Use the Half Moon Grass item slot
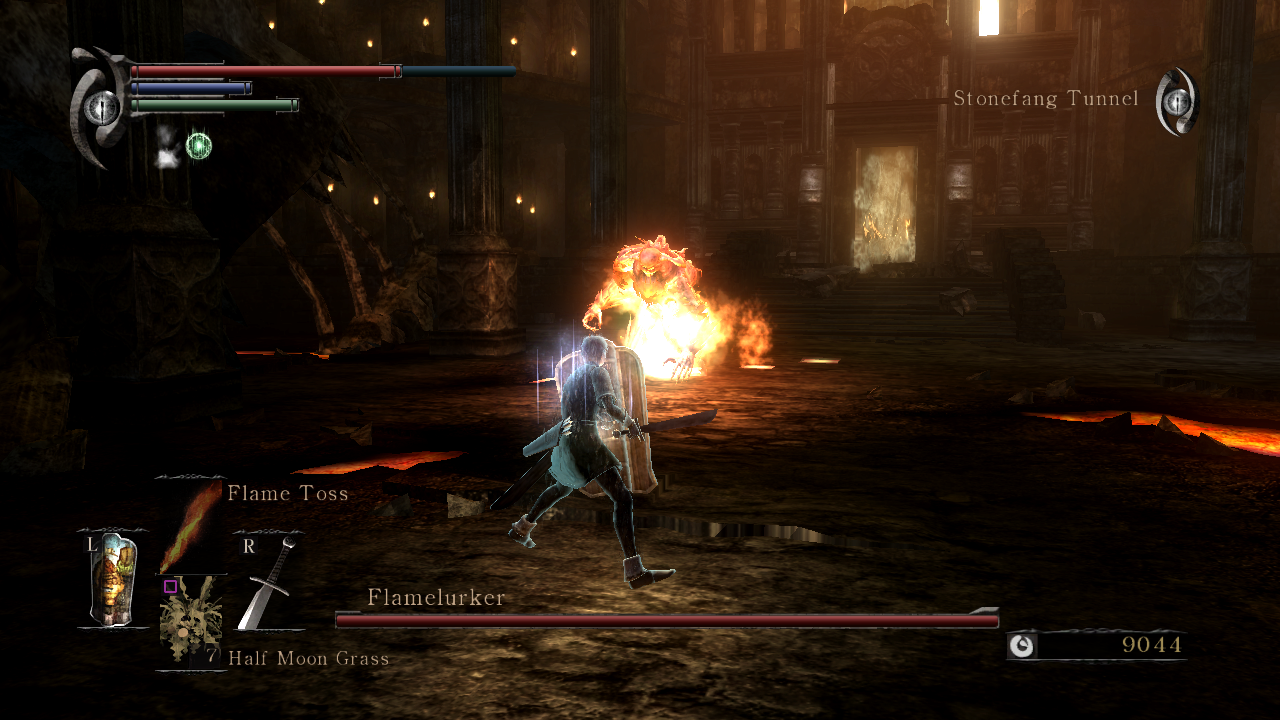This screenshot has height=720, width=1280. coord(190,623)
